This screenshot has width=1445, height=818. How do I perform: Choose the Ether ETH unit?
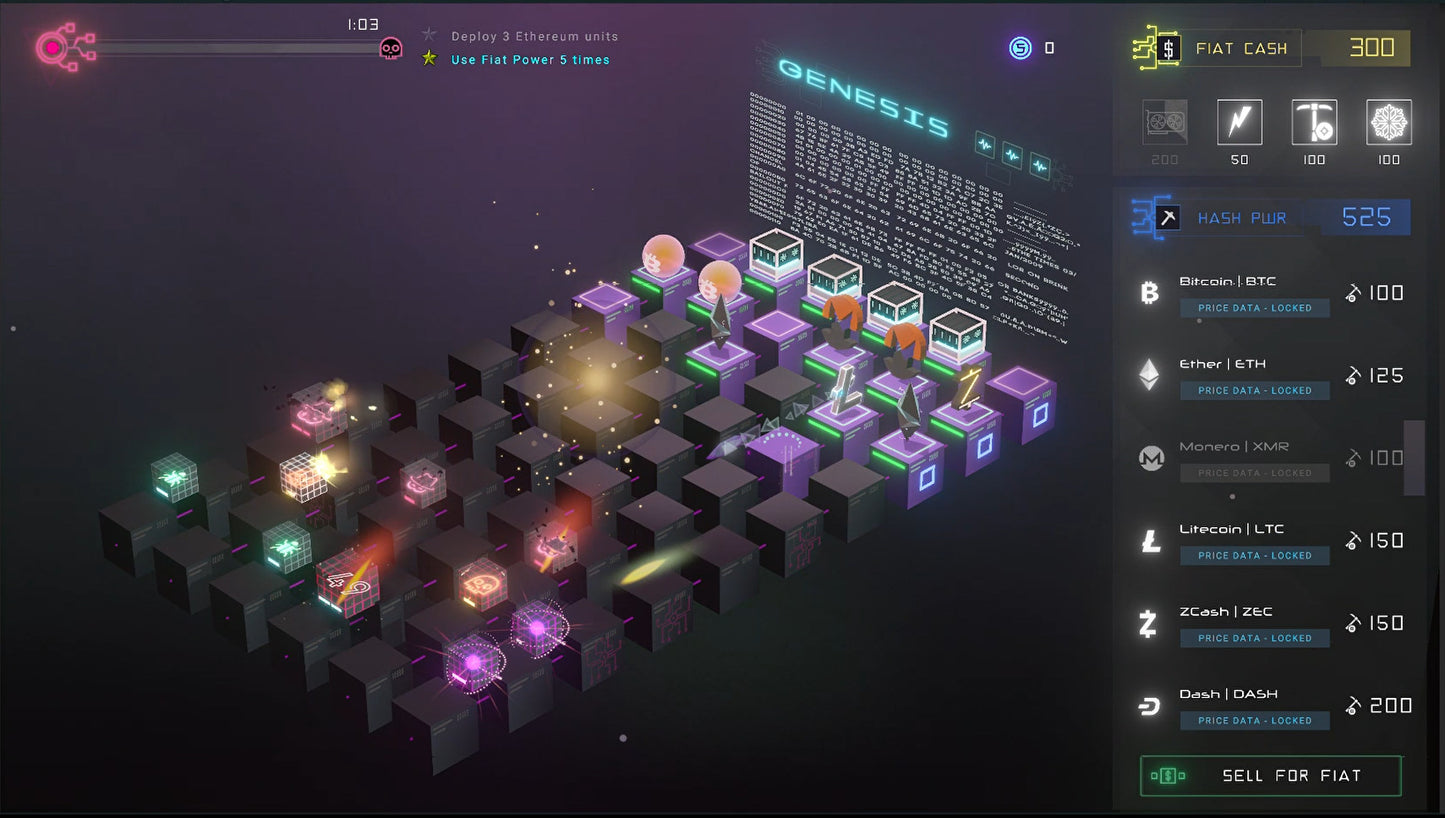[1270, 376]
